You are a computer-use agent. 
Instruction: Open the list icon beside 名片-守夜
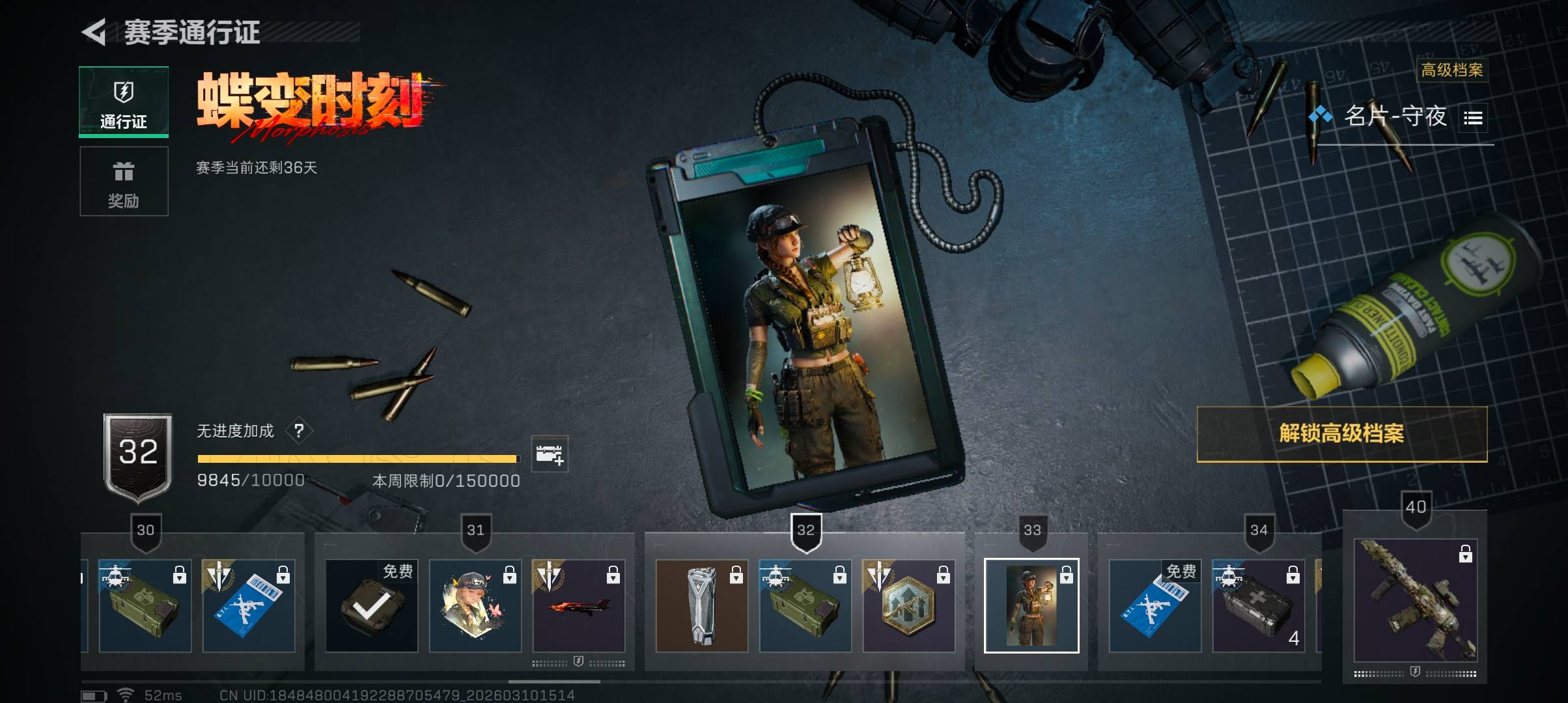(x=1473, y=118)
